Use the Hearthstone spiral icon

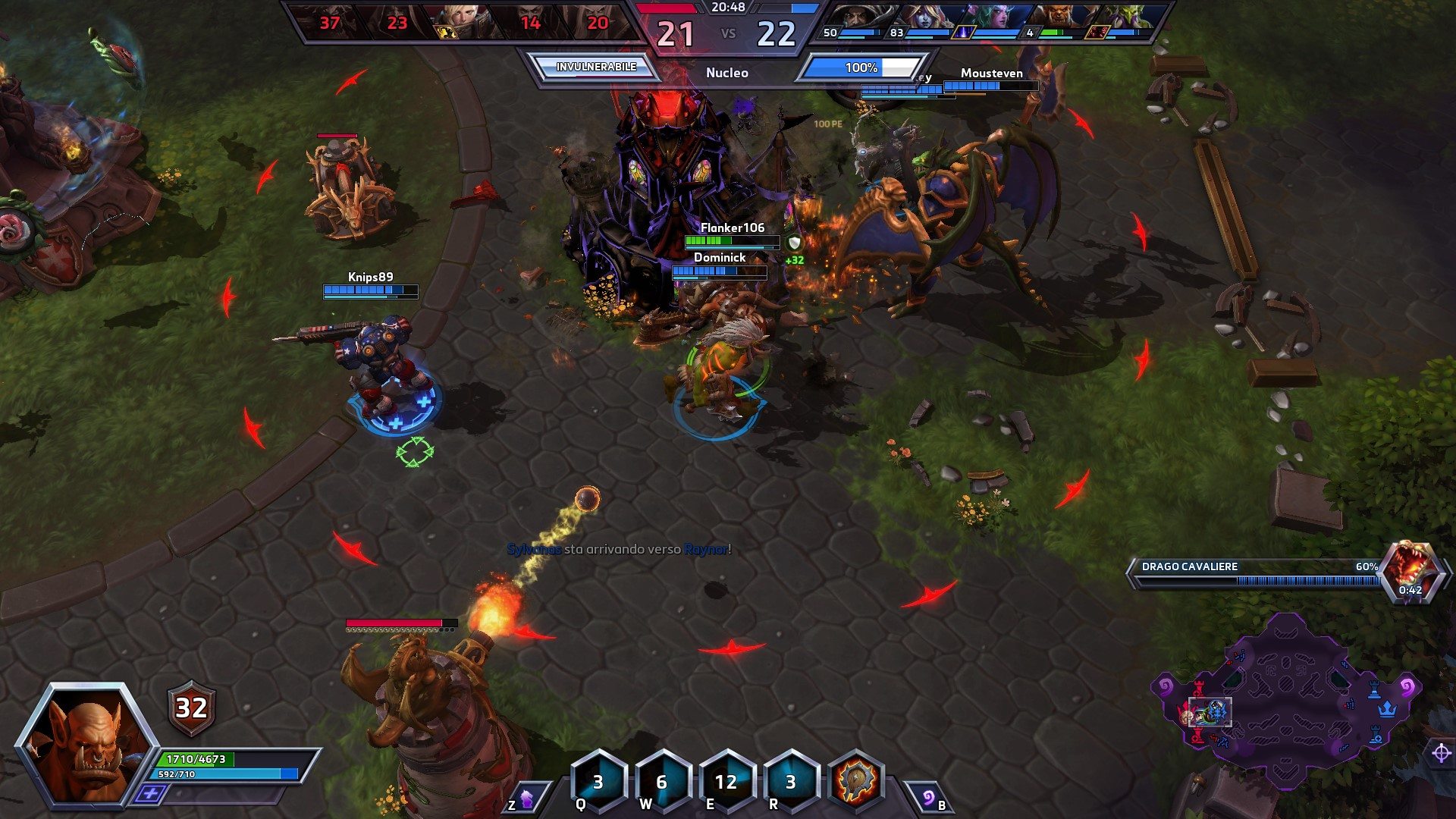click(x=928, y=798)
